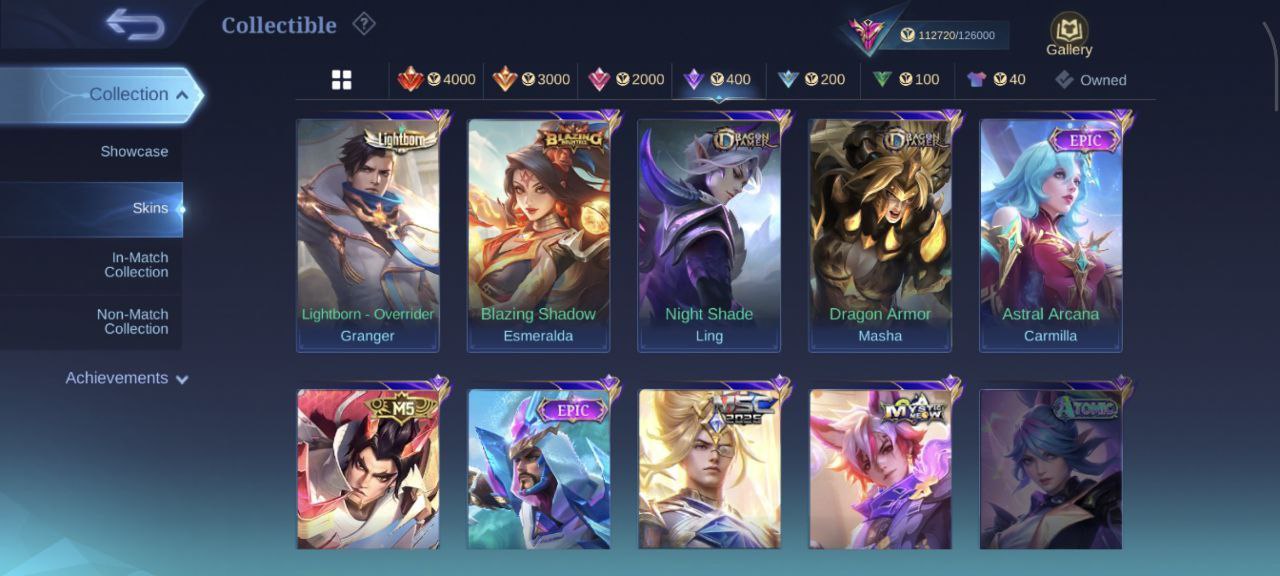Toggle the Owned filter
Viewport: 1280px width, 576px height.
tap(1091, 80)
